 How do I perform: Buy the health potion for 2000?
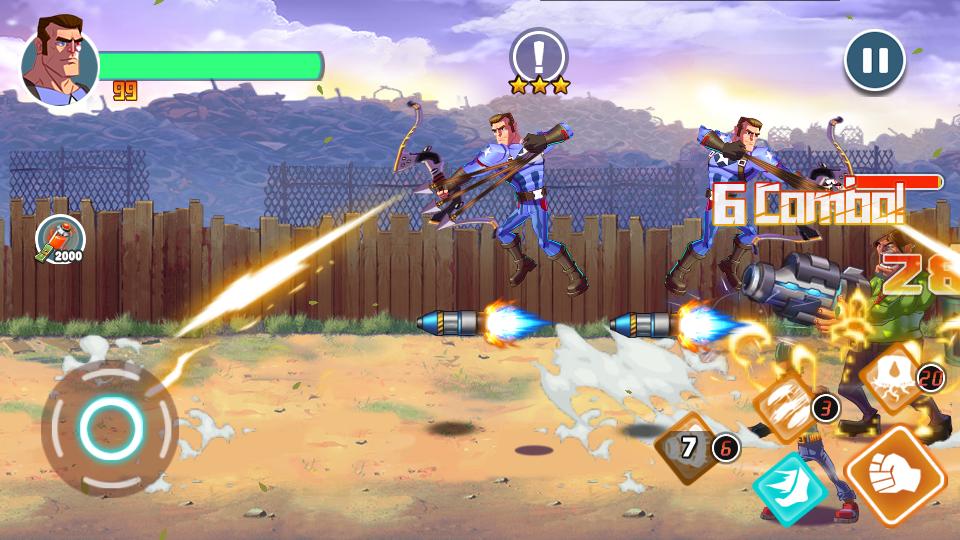58,240
